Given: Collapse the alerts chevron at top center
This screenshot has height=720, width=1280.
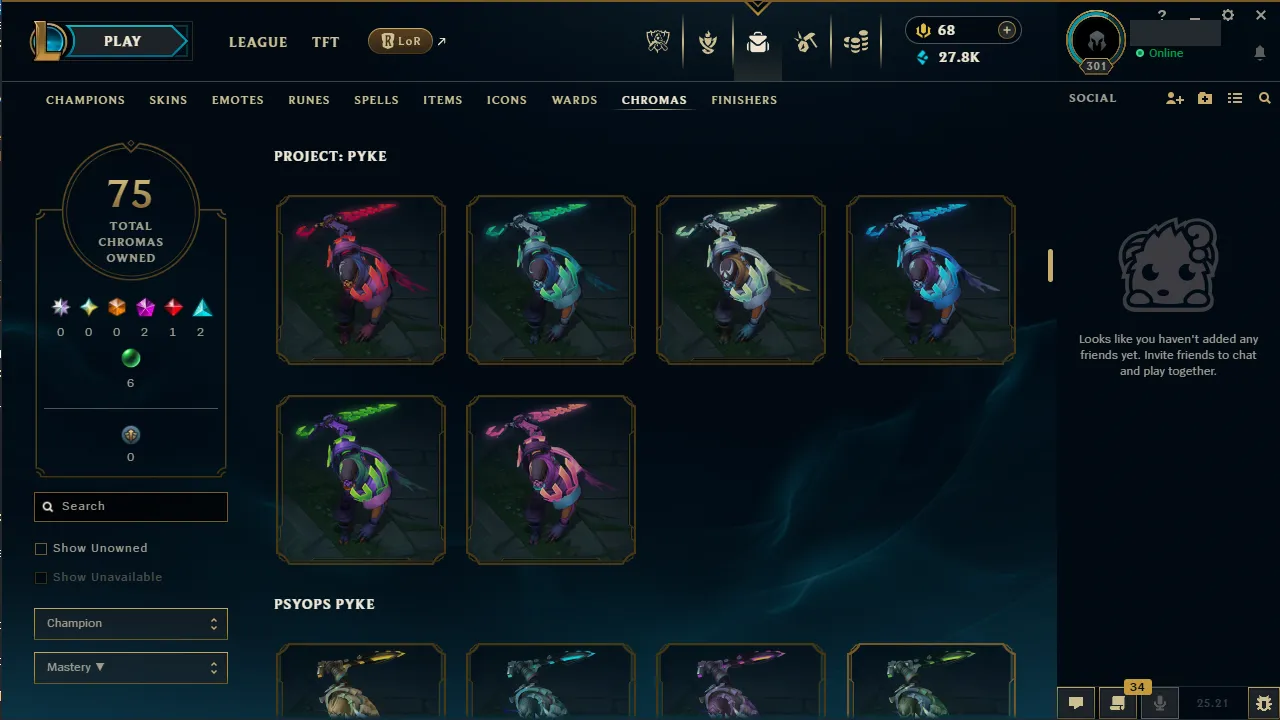Looking at the screenshot, I should click(x=758, y=8).
